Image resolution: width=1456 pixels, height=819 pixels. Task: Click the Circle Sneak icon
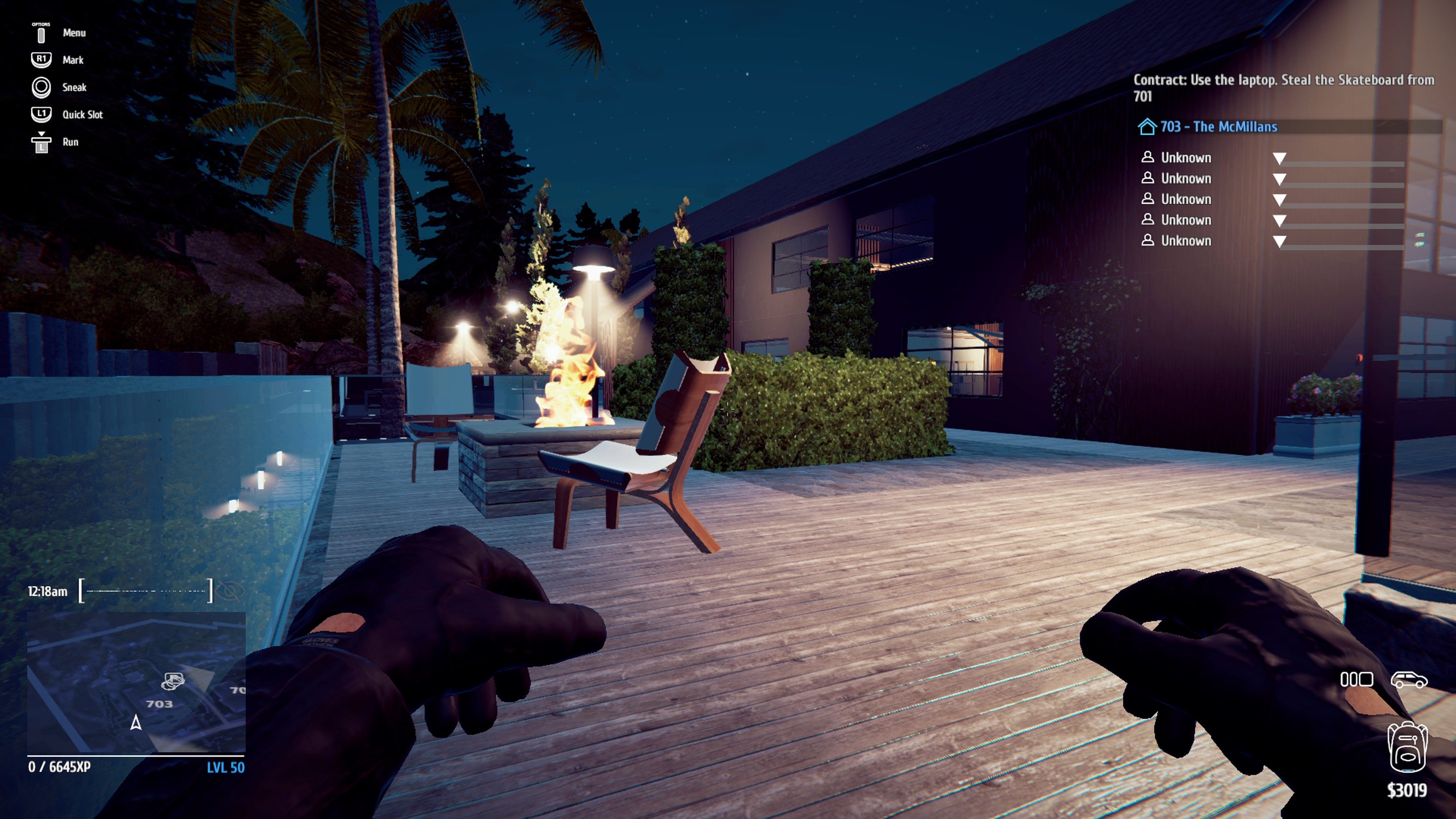pyautogui.click(x=41, y=87)
